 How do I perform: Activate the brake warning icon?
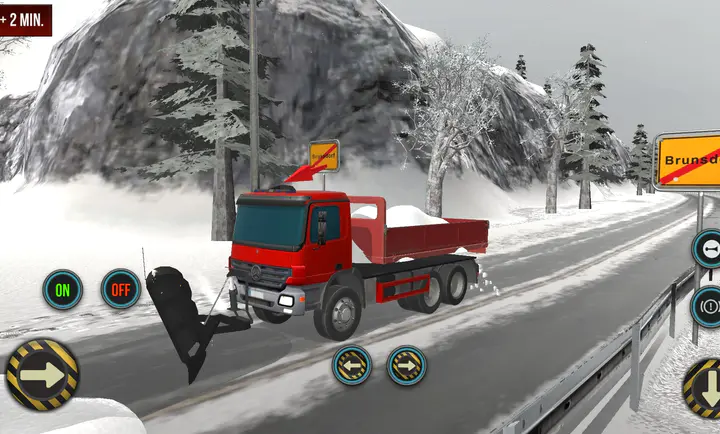coord(707,306)
